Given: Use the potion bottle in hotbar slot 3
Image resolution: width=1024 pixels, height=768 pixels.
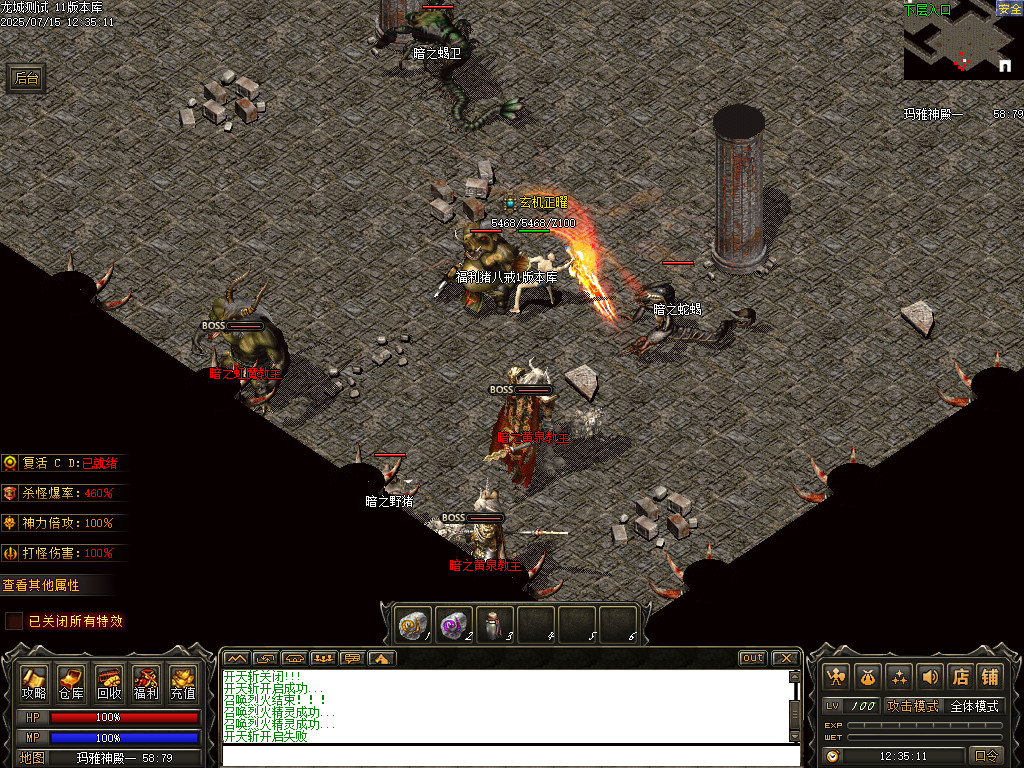Looking at the screenshot, I should (x=494, y=624).
